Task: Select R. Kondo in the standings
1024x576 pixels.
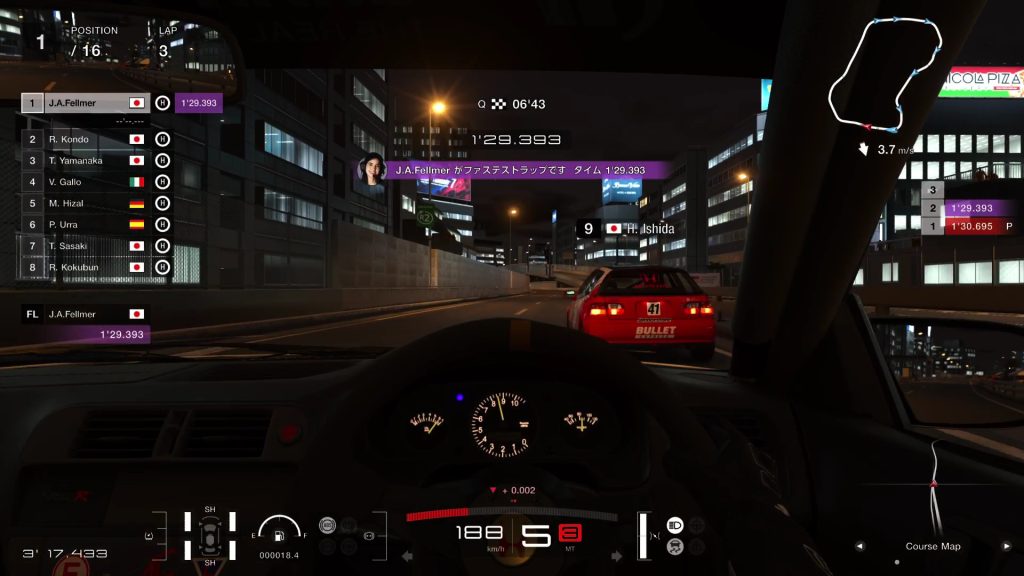Action: coord(85,139)
